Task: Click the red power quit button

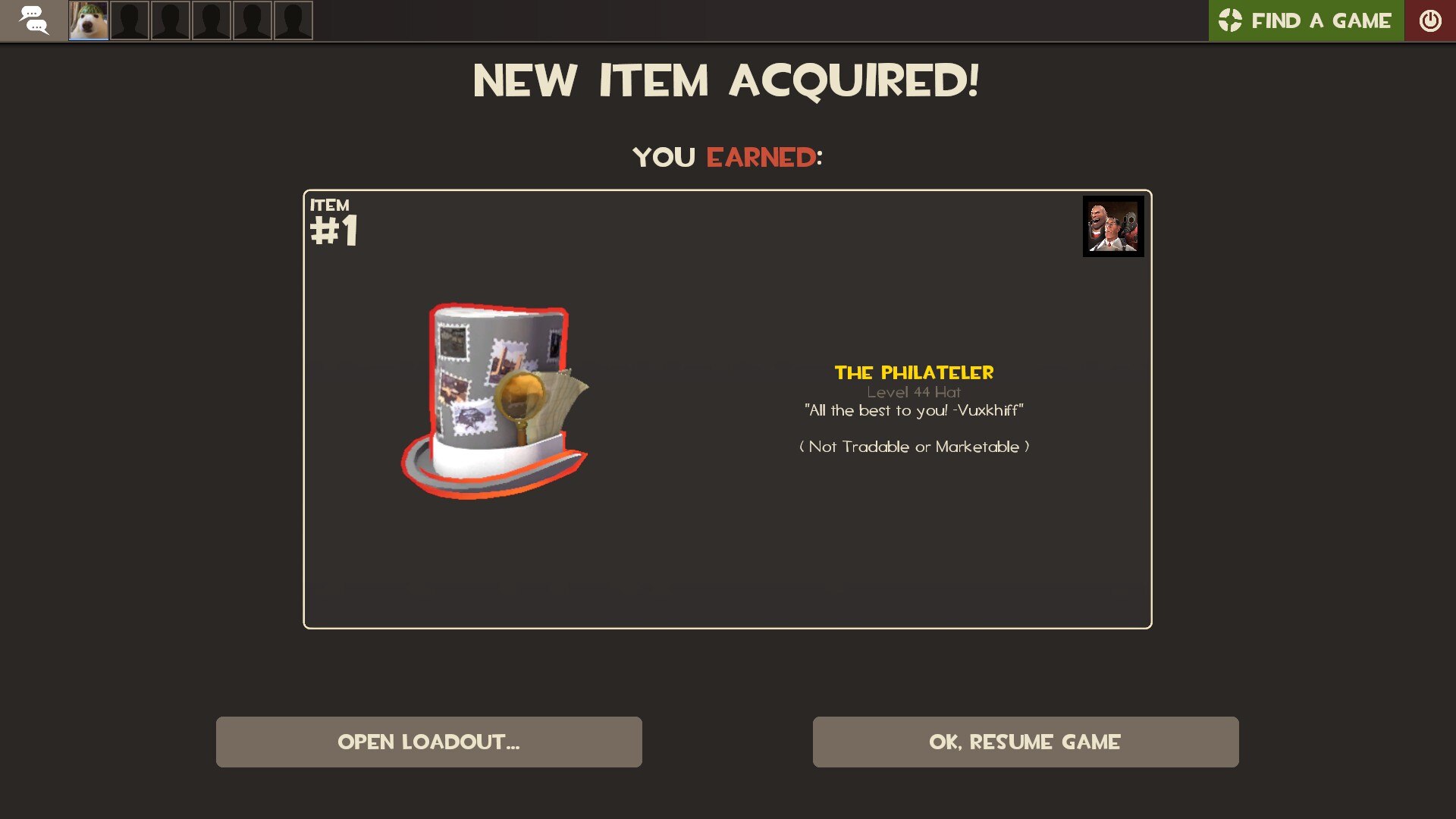Action: pos(1429,20)
